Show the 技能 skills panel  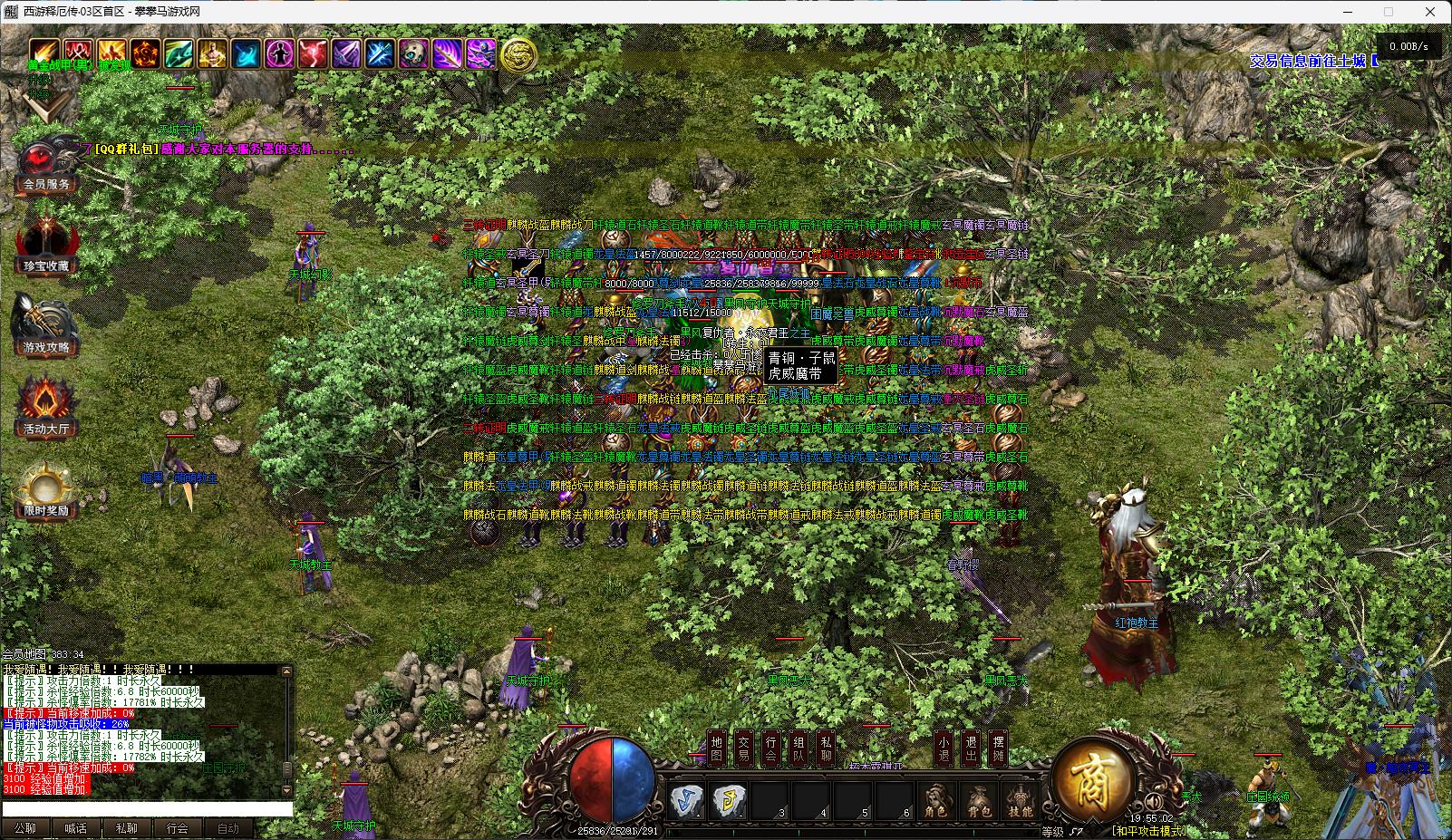click(x=1021, y=803)
